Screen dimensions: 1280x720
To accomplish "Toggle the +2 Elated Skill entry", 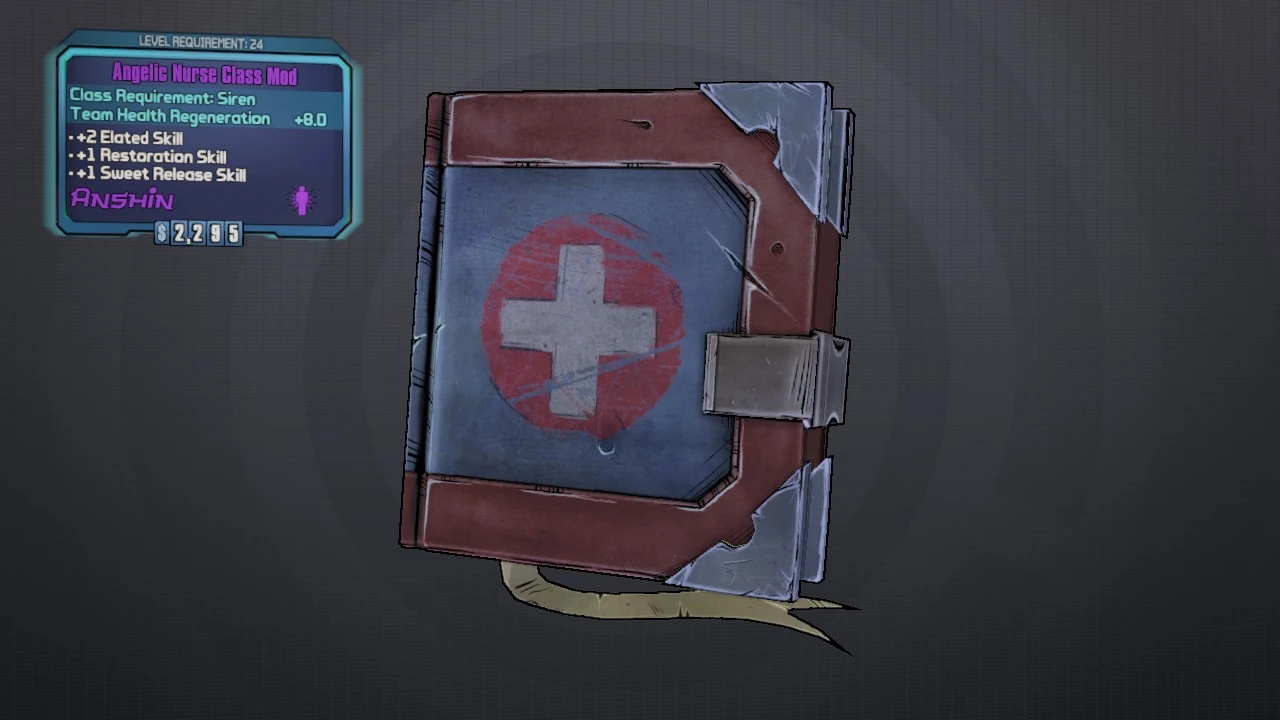I will (130, 138).
